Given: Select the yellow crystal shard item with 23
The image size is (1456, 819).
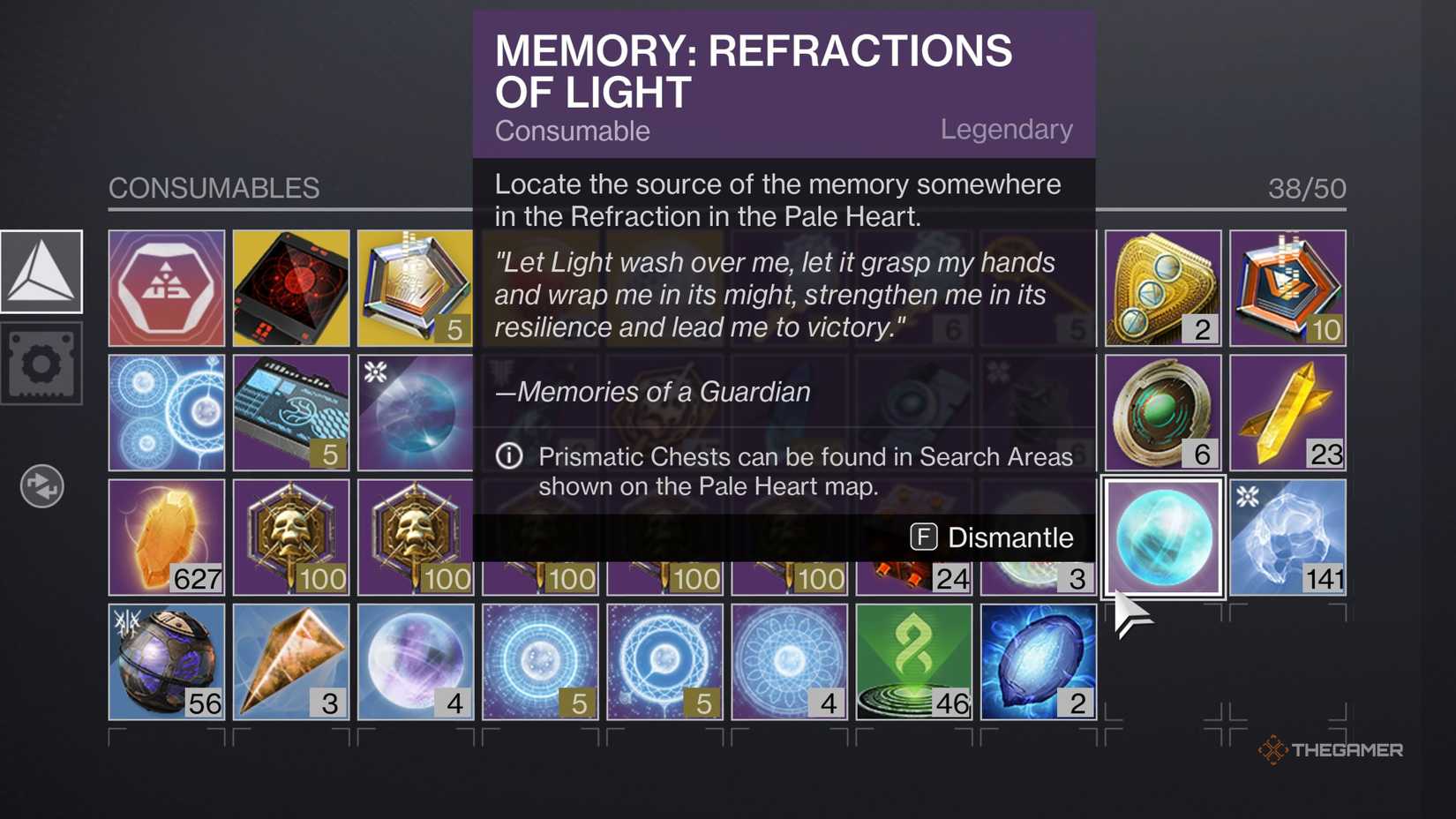Looking at the screenshot, I should click(x=1287, y=411).
